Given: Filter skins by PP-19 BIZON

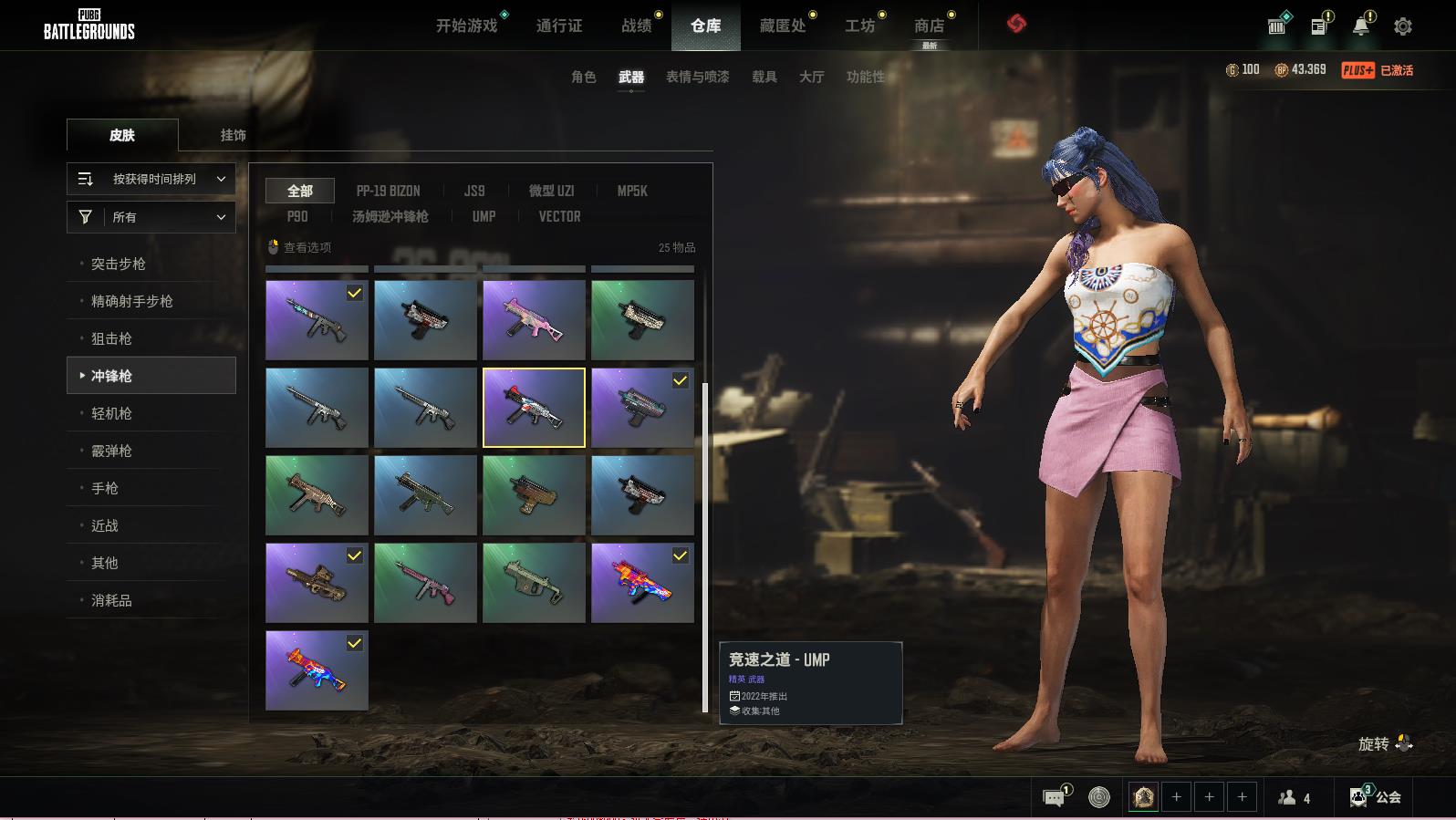Looking at the screenshot, I should [x=388, y=191].
